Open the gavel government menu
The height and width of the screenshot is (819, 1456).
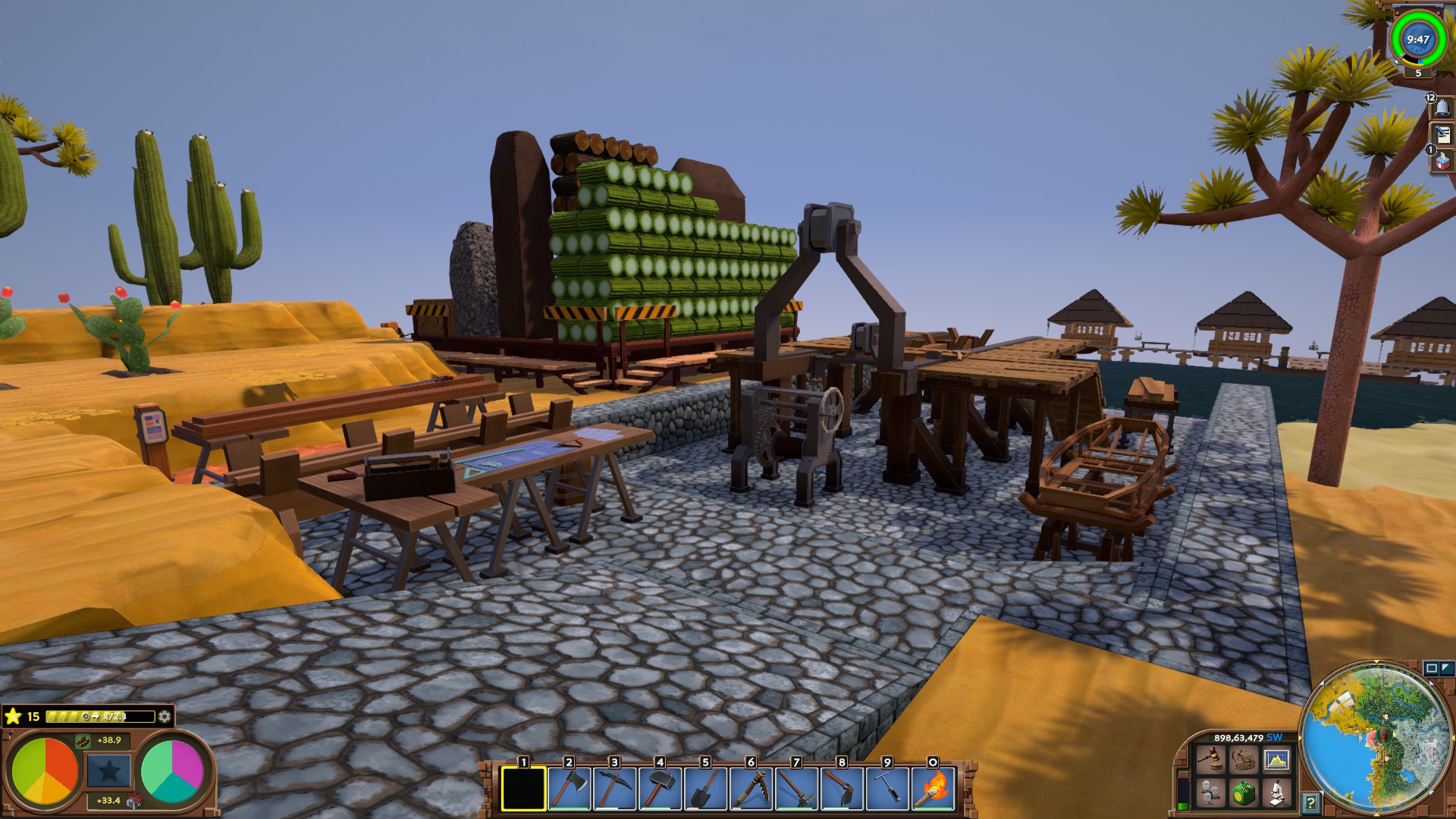(1210, 759)
